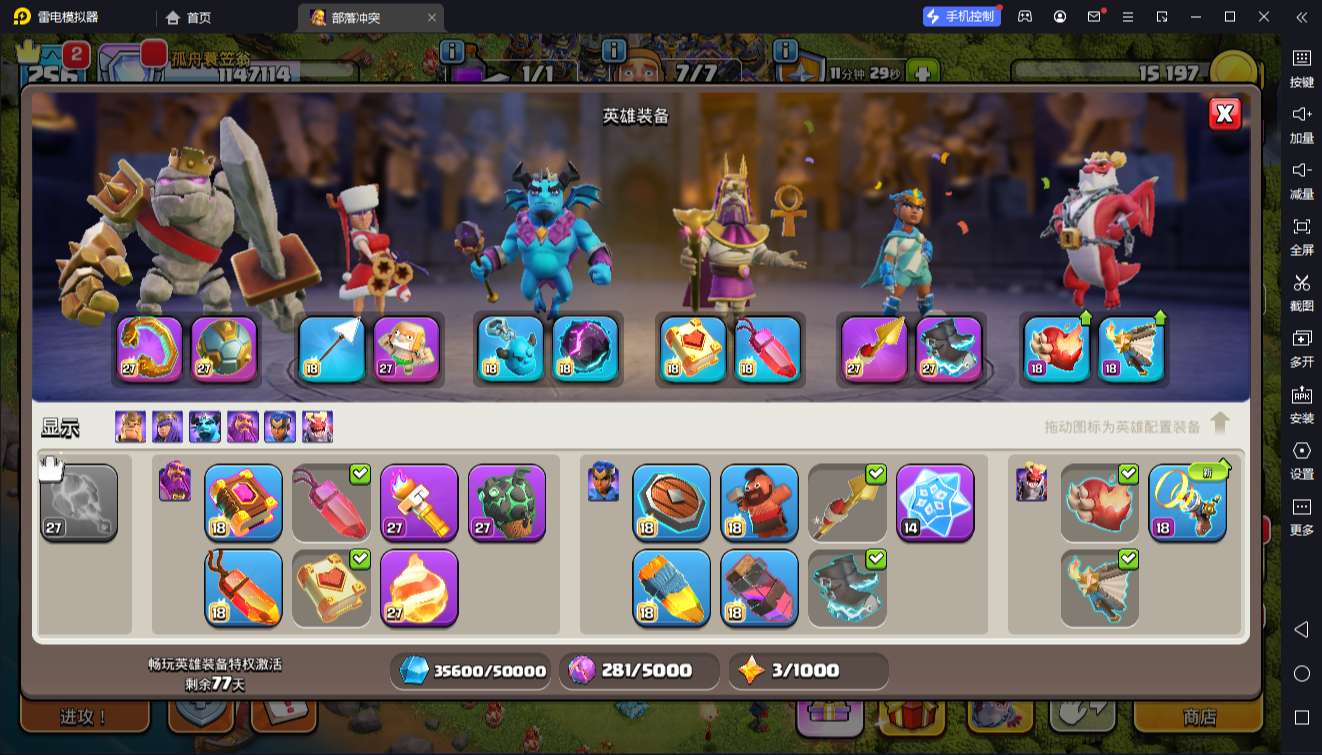The image size is (1322, 755).
Task: Select the Fireball equipment item
Action: click(x=419, y=587)
